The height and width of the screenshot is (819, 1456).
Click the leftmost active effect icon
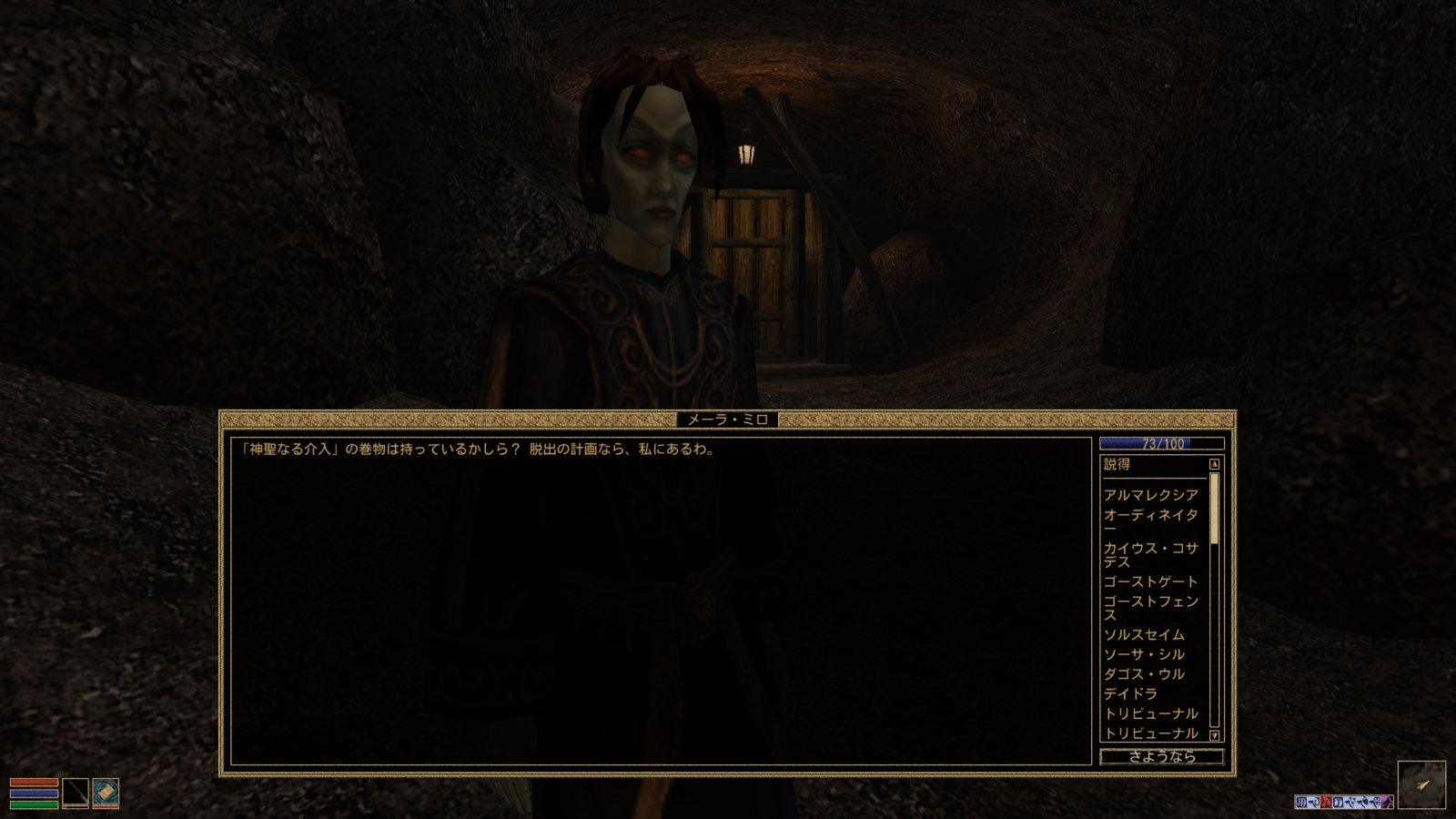(1301, 801)
